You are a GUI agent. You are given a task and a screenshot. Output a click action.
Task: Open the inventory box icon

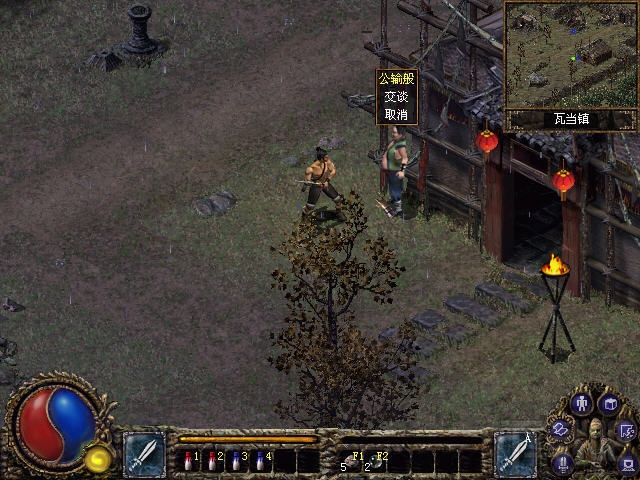610,404
